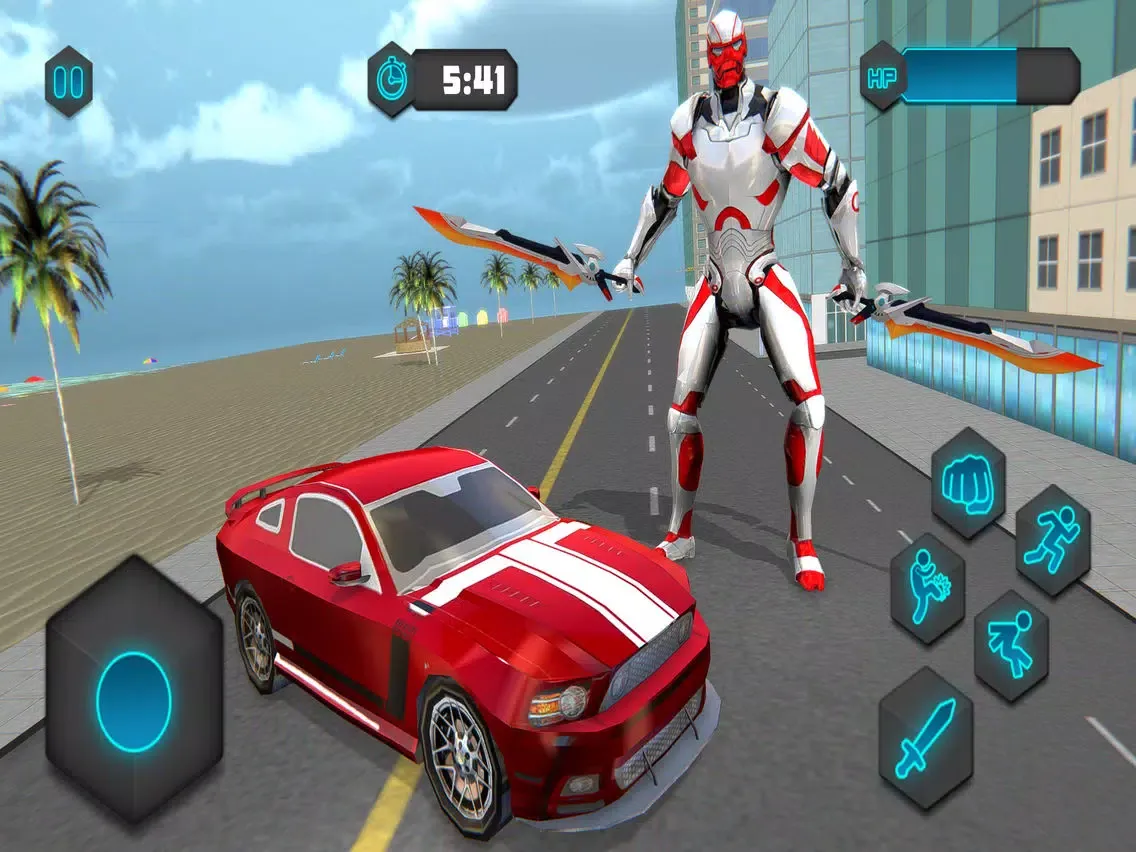Activate the jumping figure action
The image size is (1136, 852).
pos(1011,644)
